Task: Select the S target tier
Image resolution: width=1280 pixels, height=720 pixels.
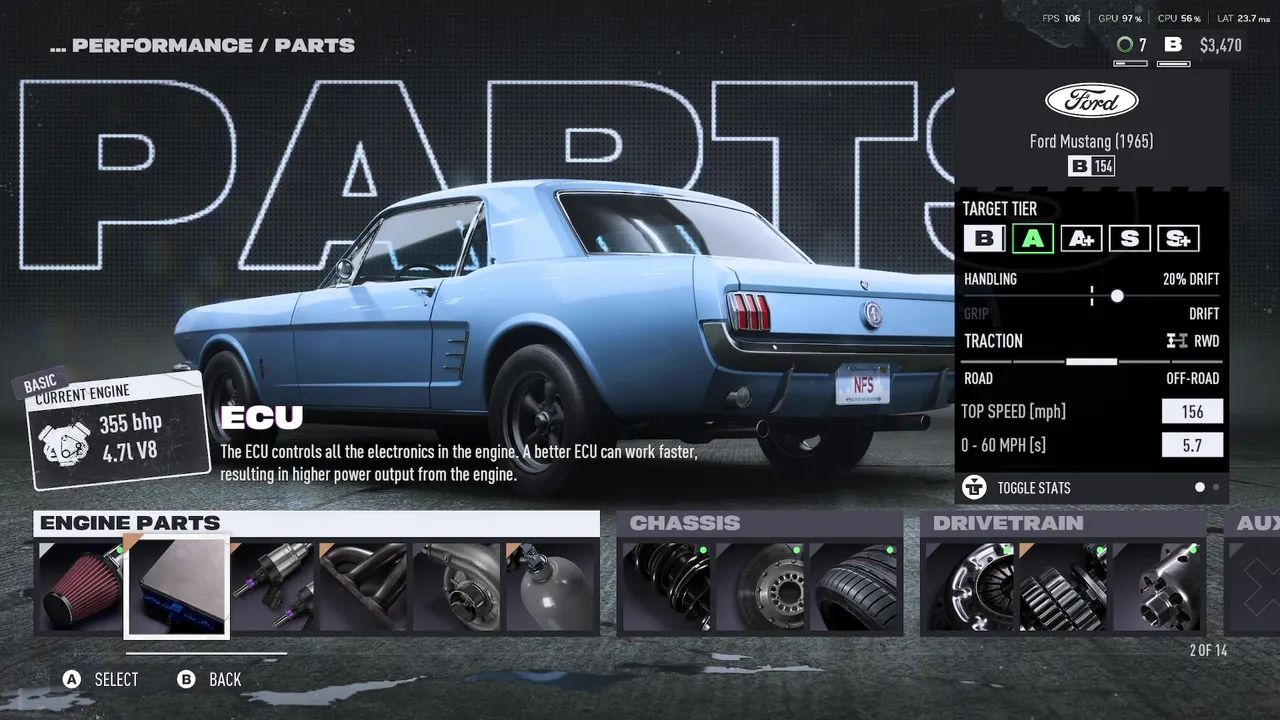Action: coord(1129,239)
